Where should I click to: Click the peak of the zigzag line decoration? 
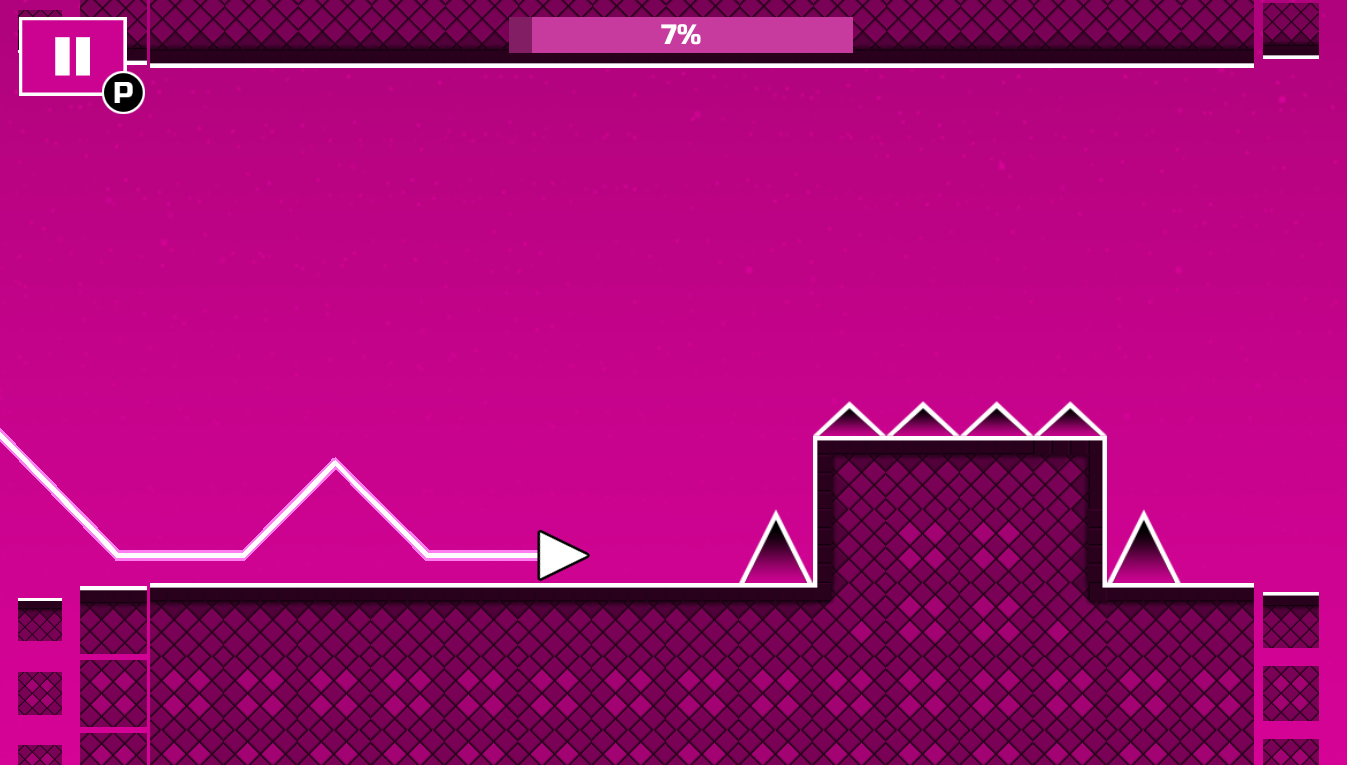(333, 460)
